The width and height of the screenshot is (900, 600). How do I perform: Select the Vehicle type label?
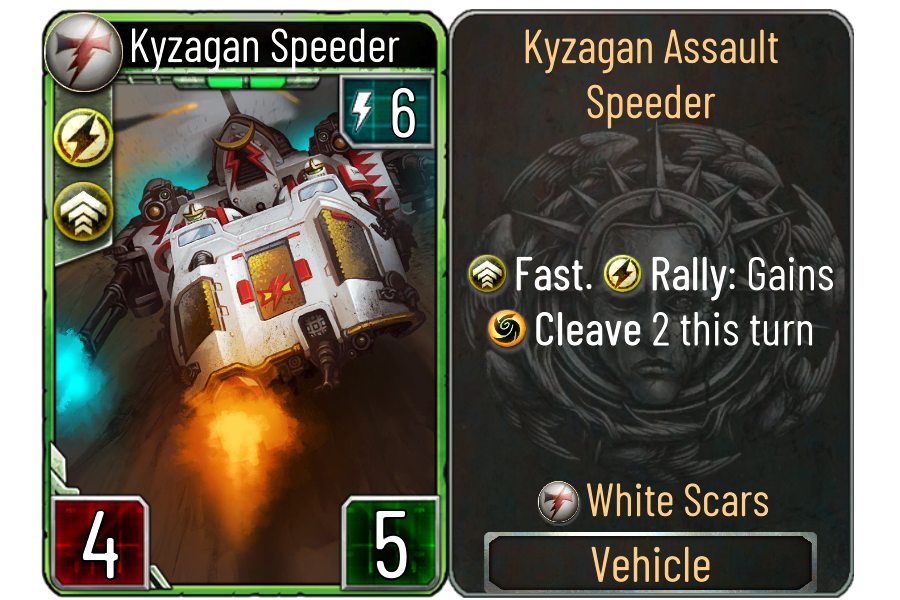pos(650,564)
